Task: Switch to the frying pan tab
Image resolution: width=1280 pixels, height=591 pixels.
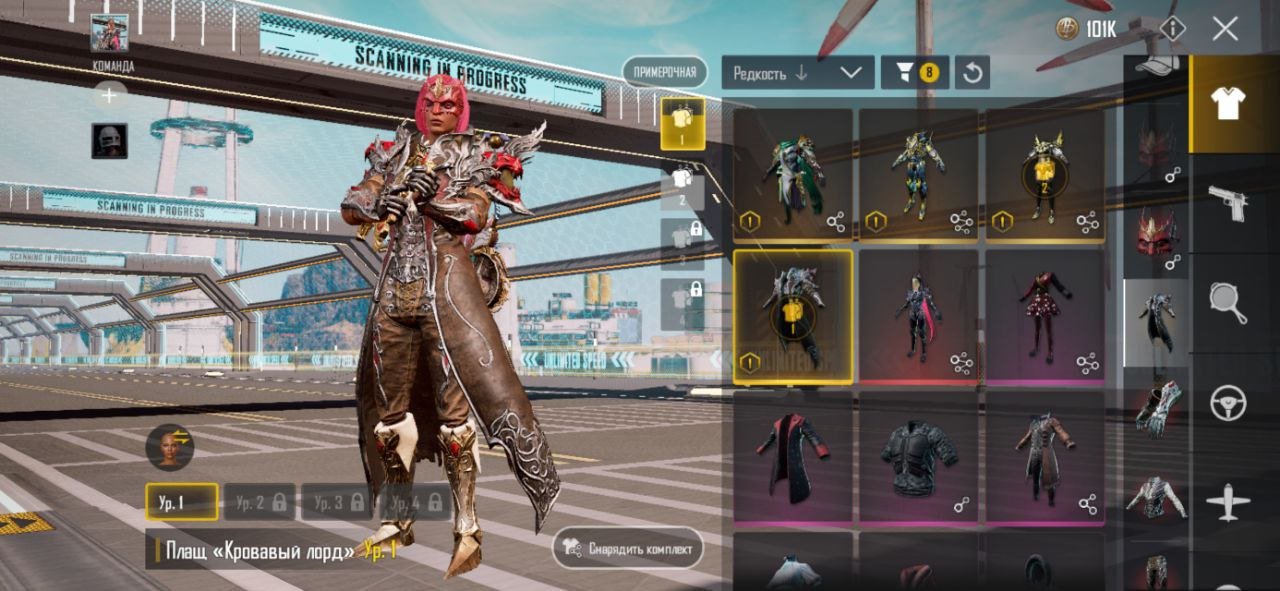Action: coord(1228,303)
